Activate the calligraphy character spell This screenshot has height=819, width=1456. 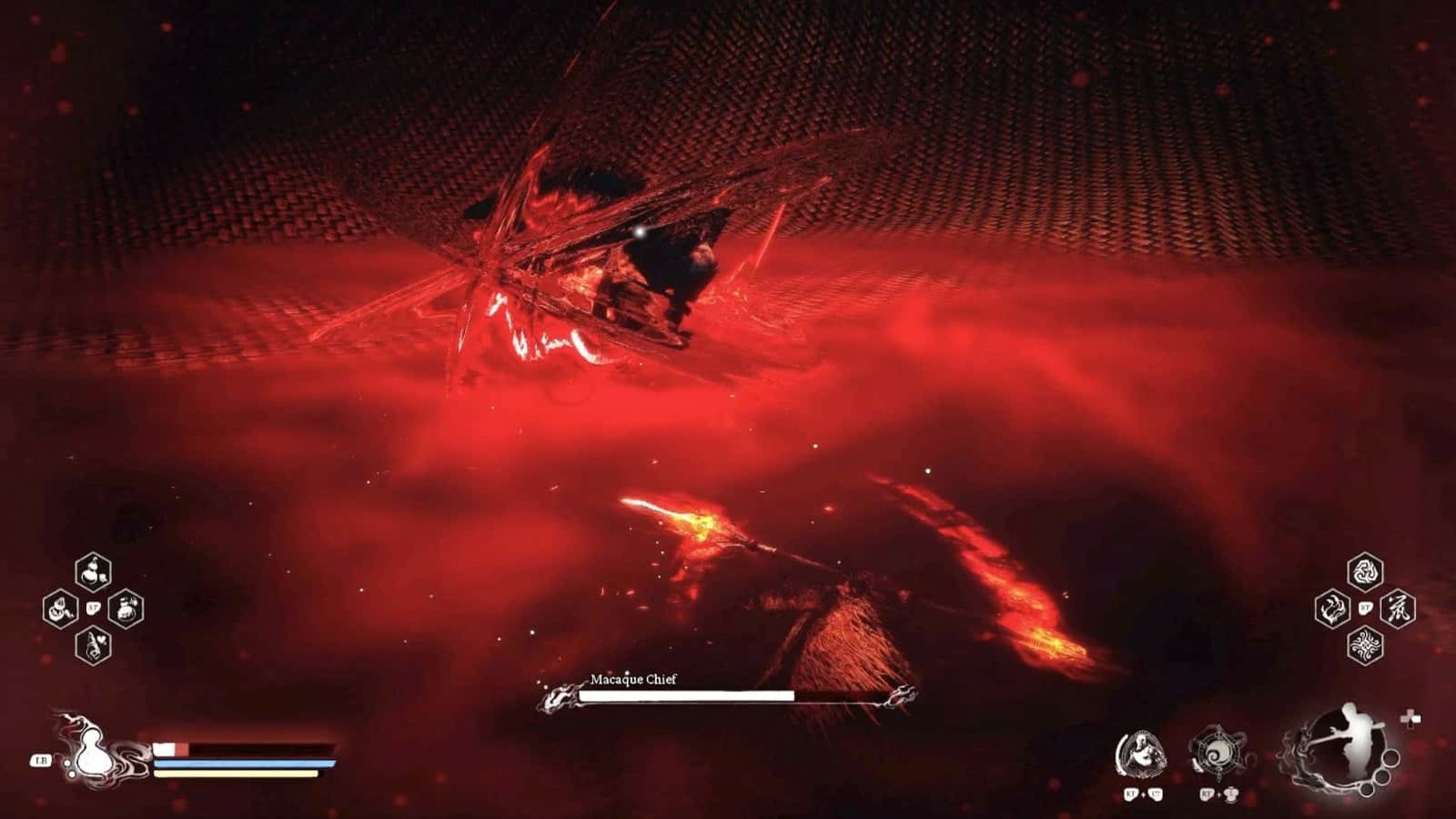coord(1397,609)
